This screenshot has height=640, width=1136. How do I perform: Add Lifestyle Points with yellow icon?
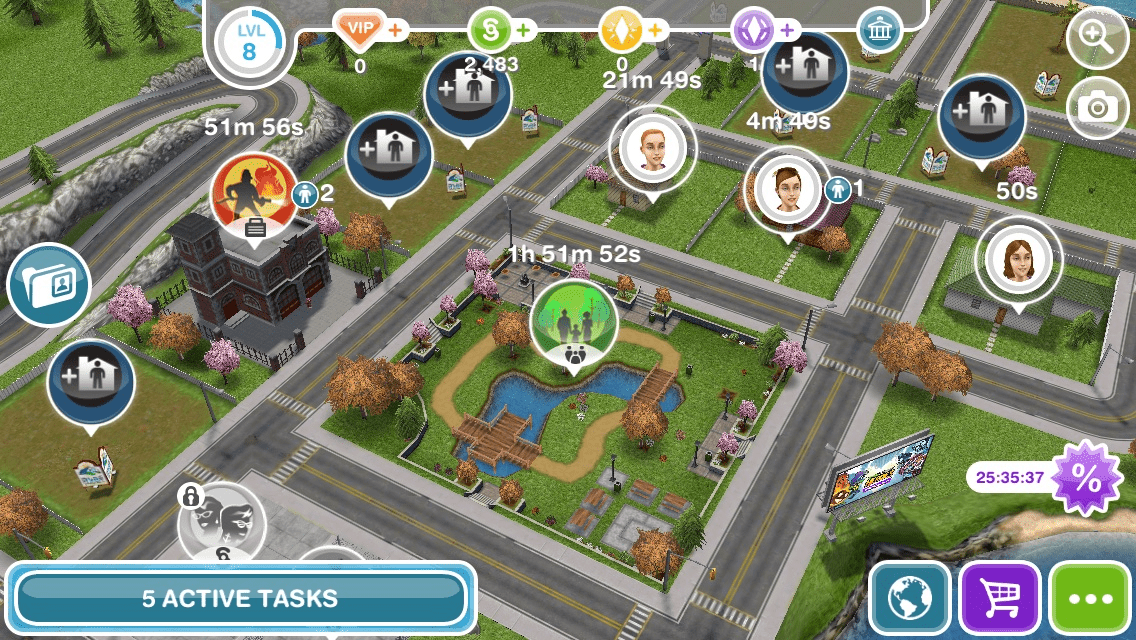pos(622,29)
